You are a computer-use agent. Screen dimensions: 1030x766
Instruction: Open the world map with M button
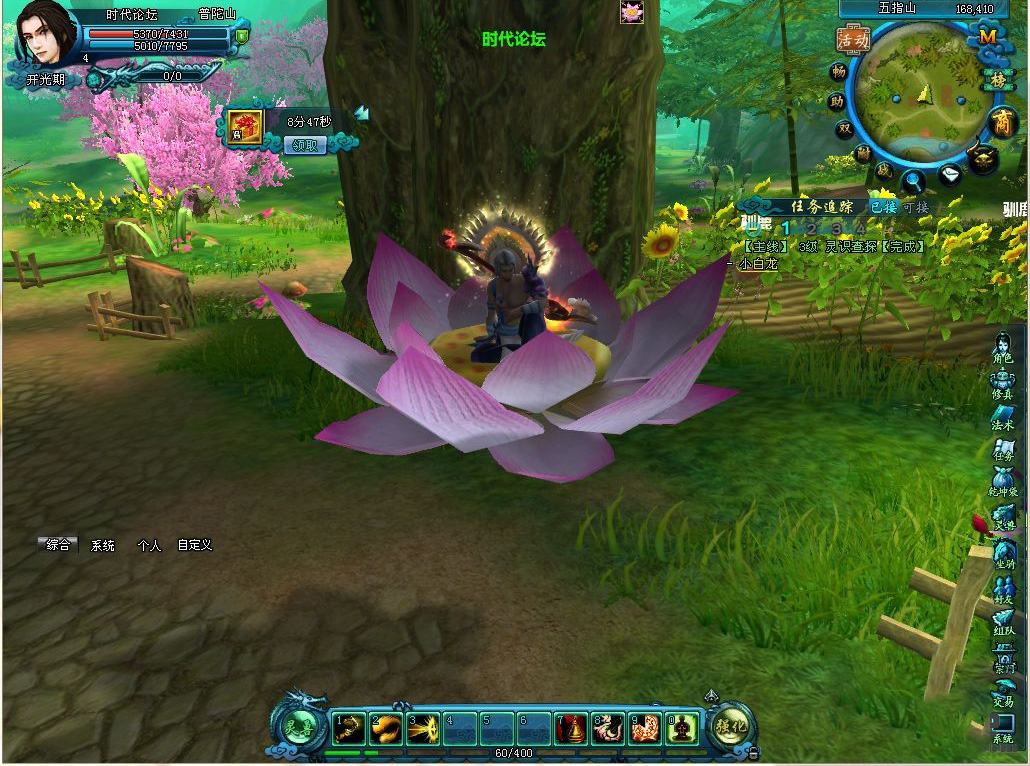[x=988, y=36]
